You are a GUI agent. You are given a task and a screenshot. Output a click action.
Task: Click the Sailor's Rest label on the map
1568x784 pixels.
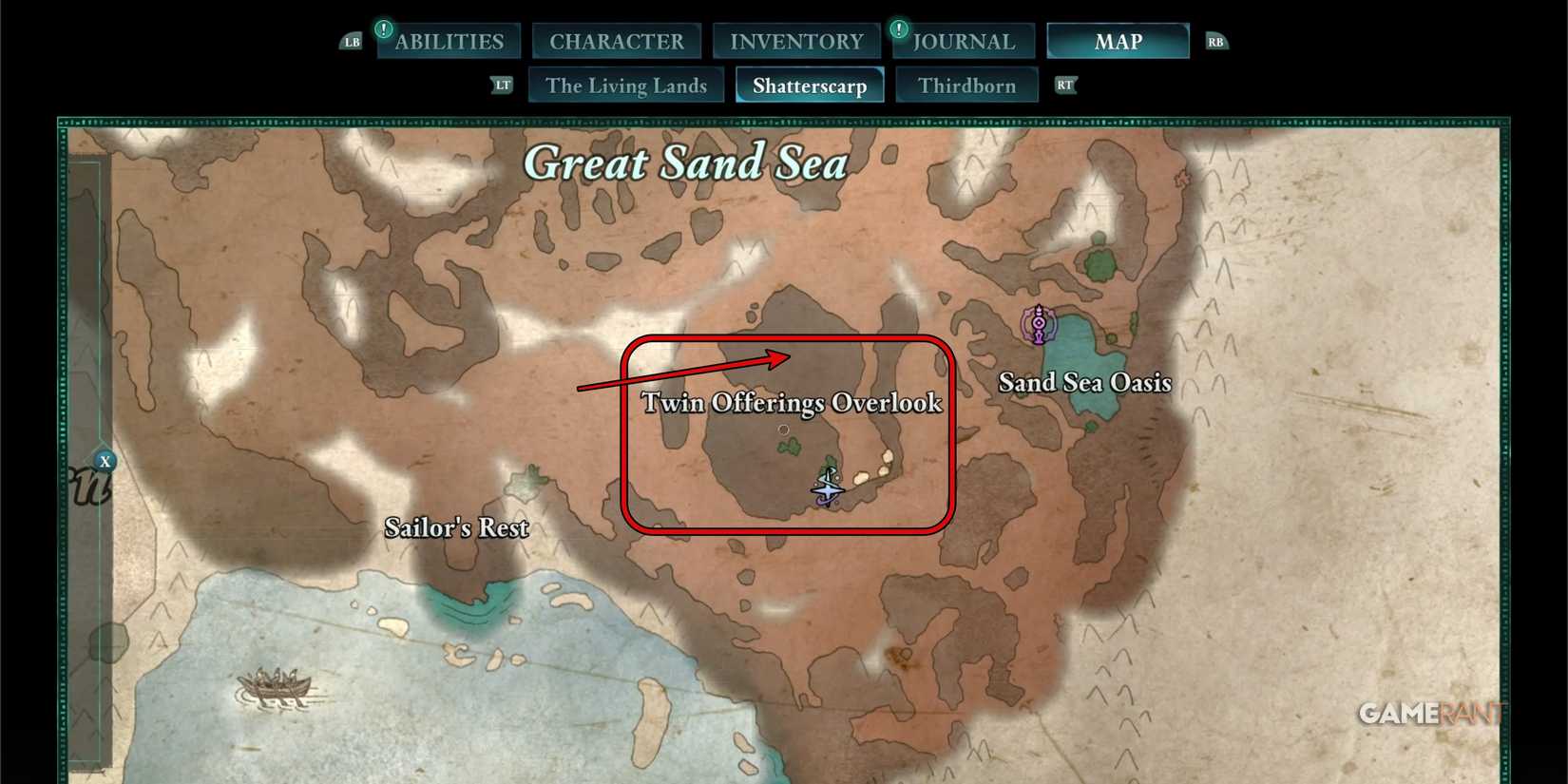point(456,527)
